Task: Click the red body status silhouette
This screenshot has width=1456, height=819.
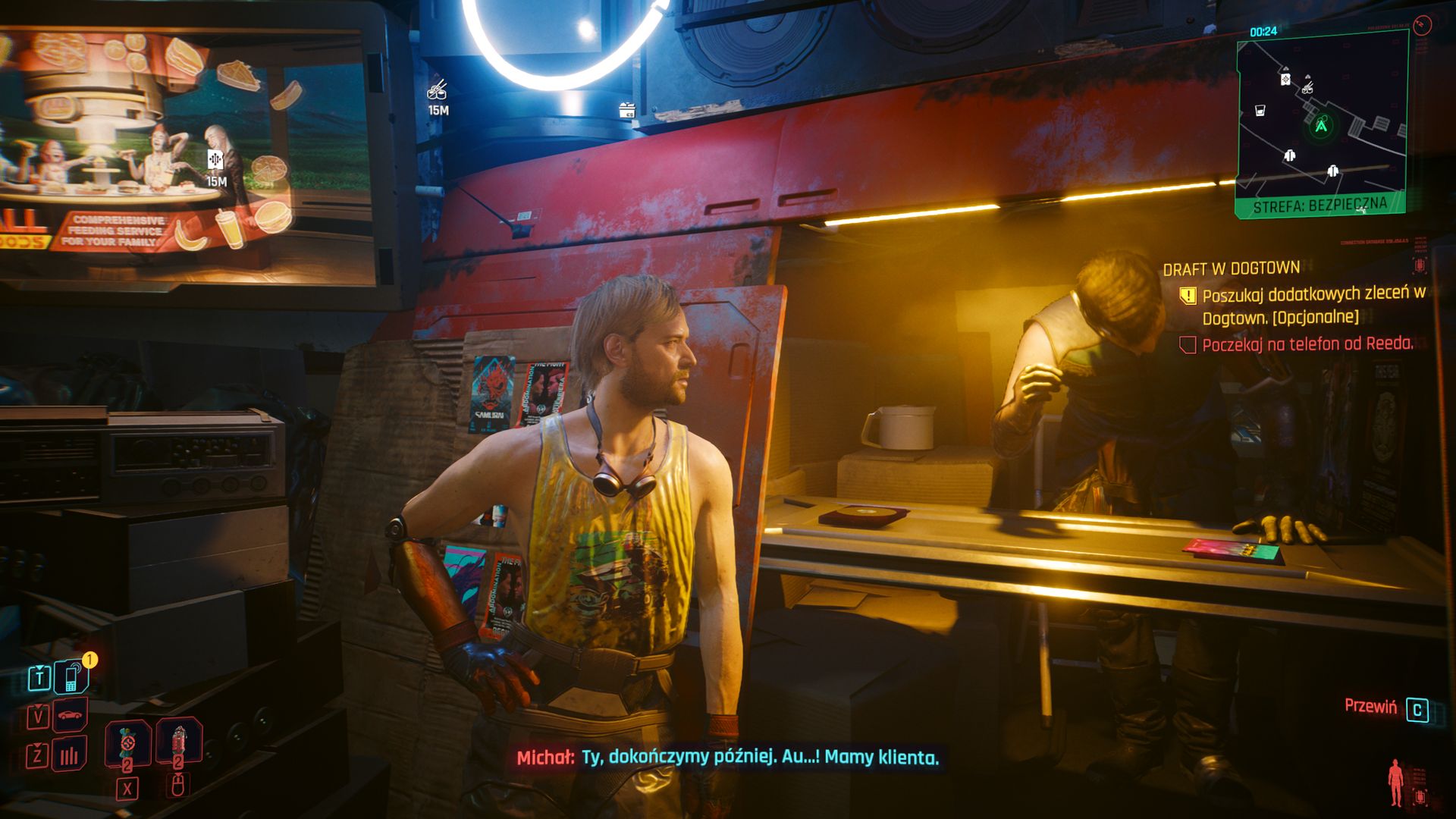Action: 1395,783
